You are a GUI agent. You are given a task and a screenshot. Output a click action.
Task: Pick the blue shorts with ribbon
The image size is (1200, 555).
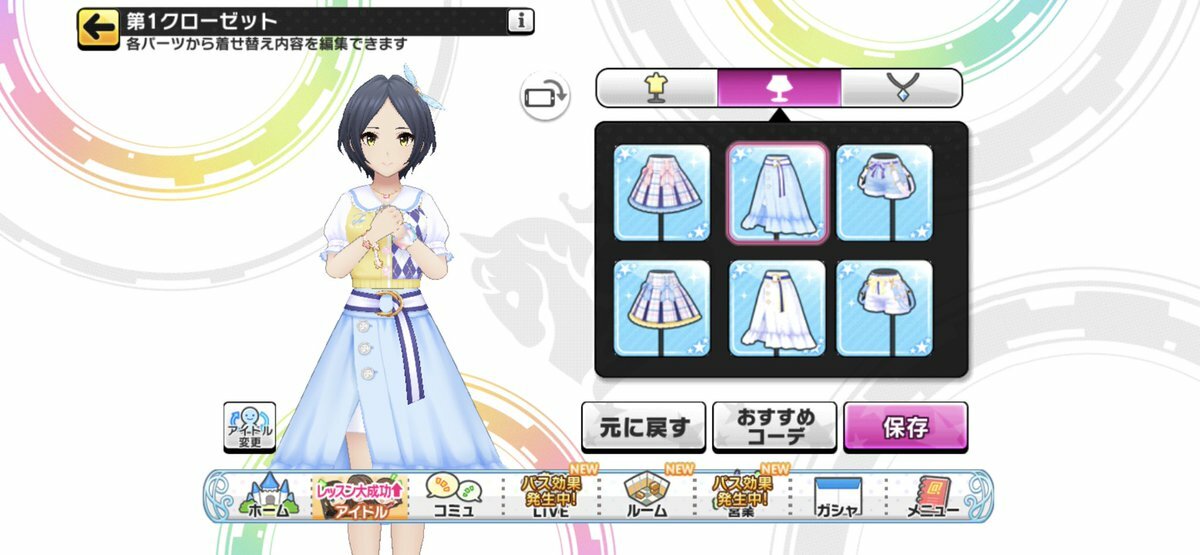[885, 193]
